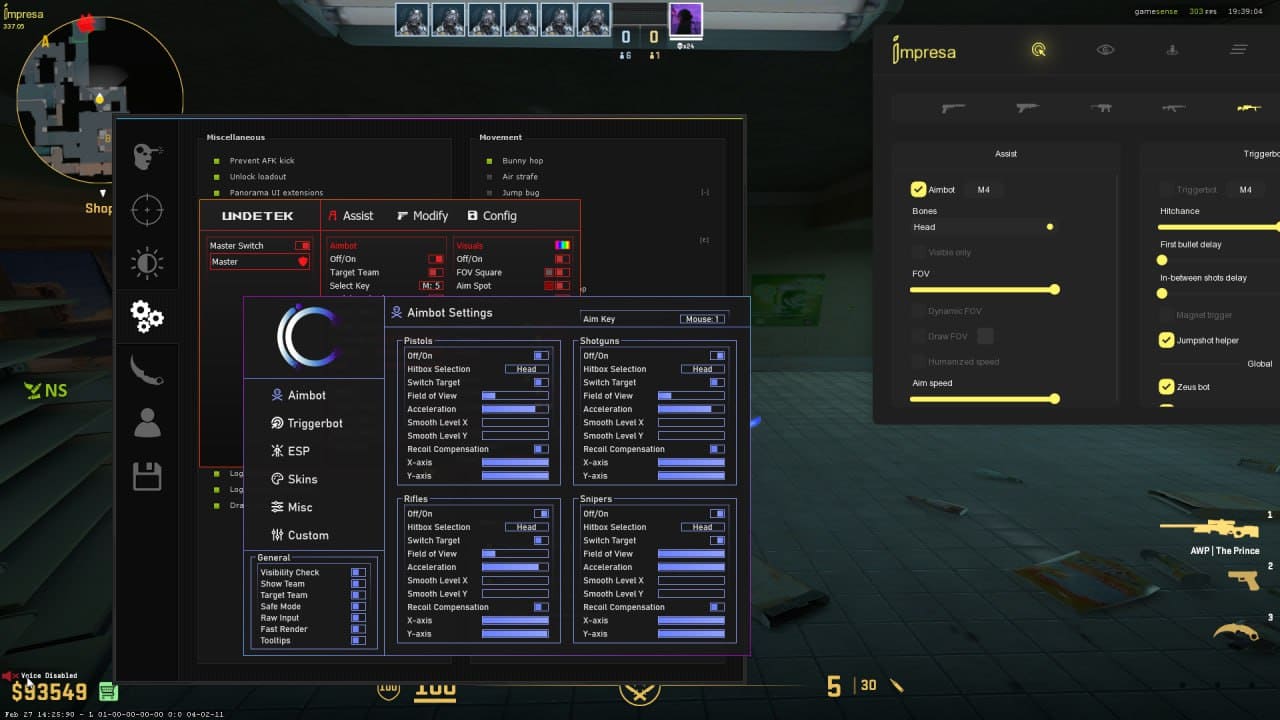Open the crosshair icon in the left sidebar
This screenshot has width=1280, height=720.
[x=148, y=210]
